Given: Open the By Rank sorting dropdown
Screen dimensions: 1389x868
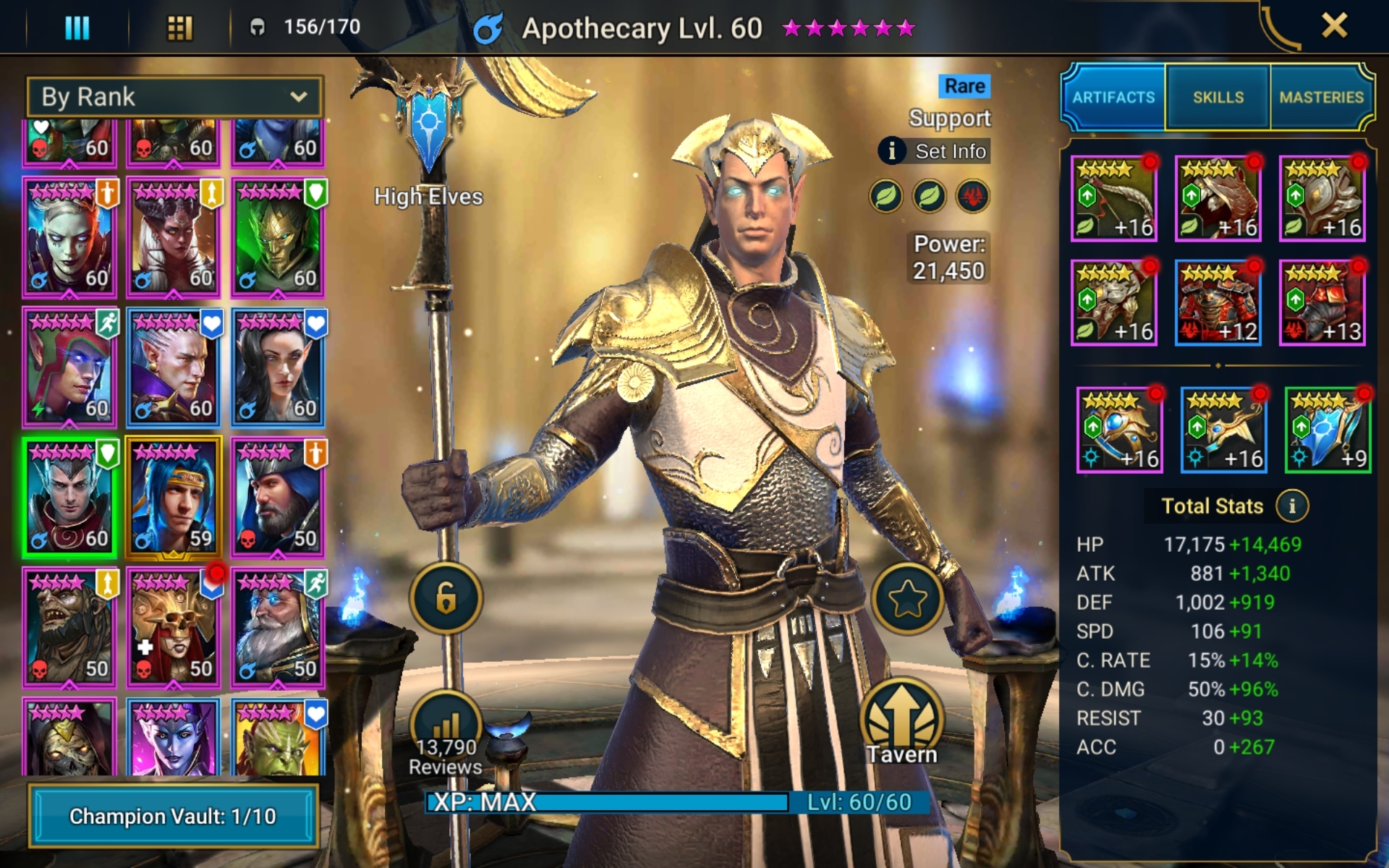Looking at the screenshot, I should pos(174,96).
